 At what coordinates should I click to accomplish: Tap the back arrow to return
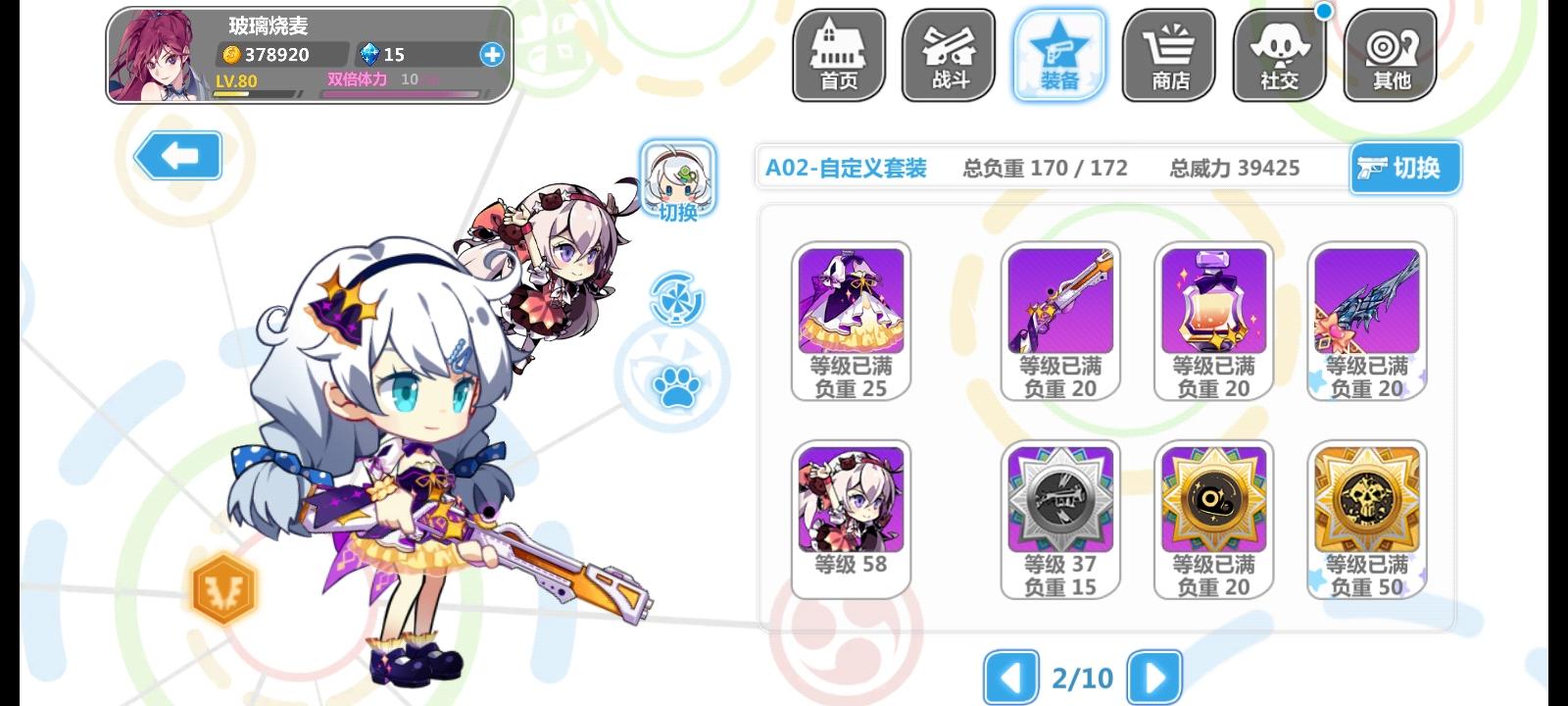tap(177, 155)
